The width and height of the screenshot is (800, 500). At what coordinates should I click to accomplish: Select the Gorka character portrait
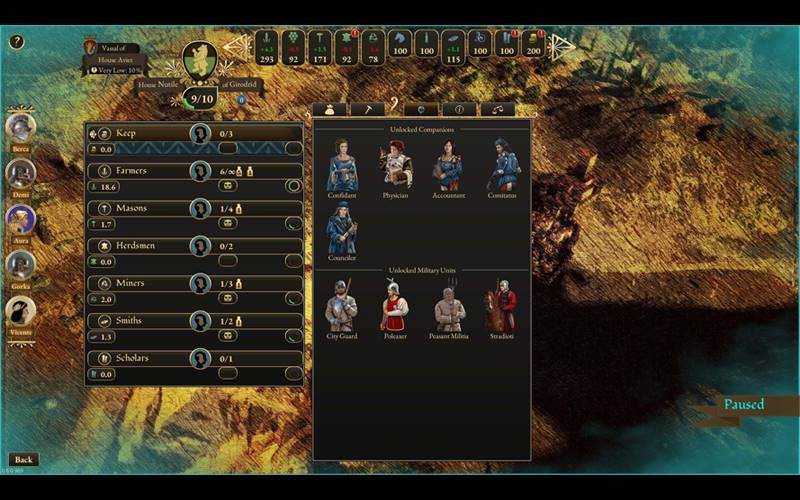[x=21, y=266]
